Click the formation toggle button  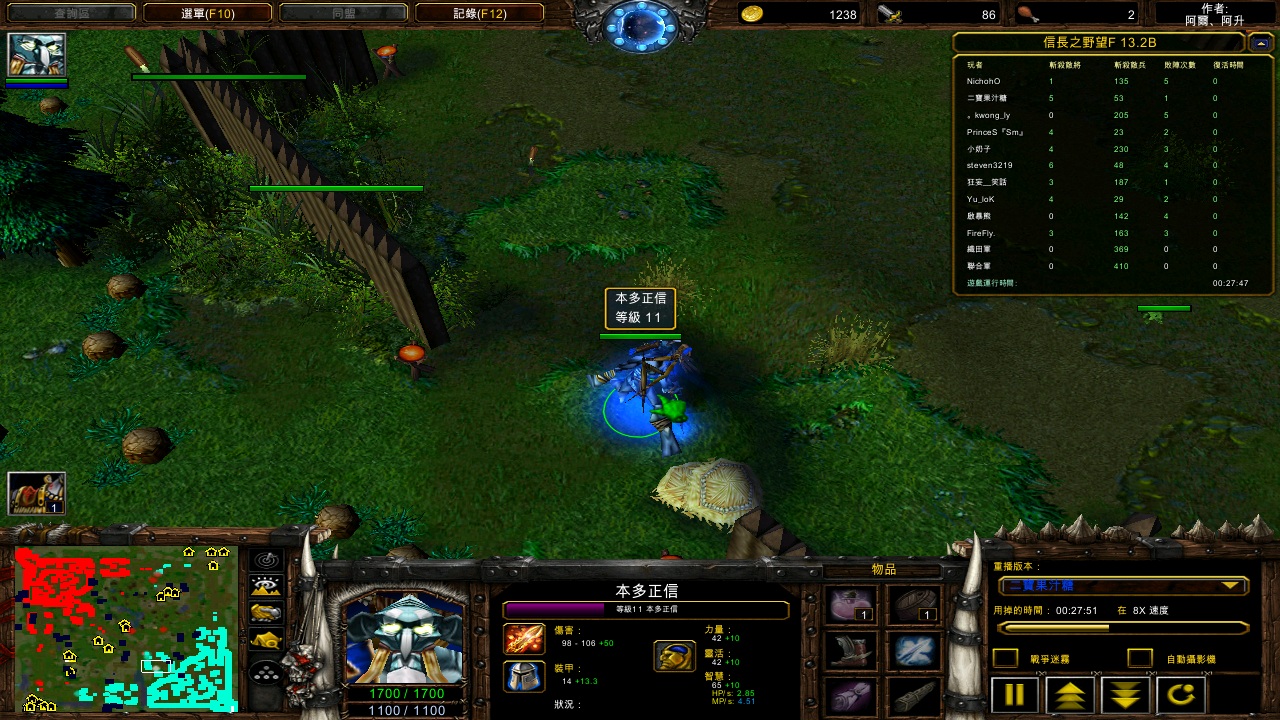(x=265, y=674)
